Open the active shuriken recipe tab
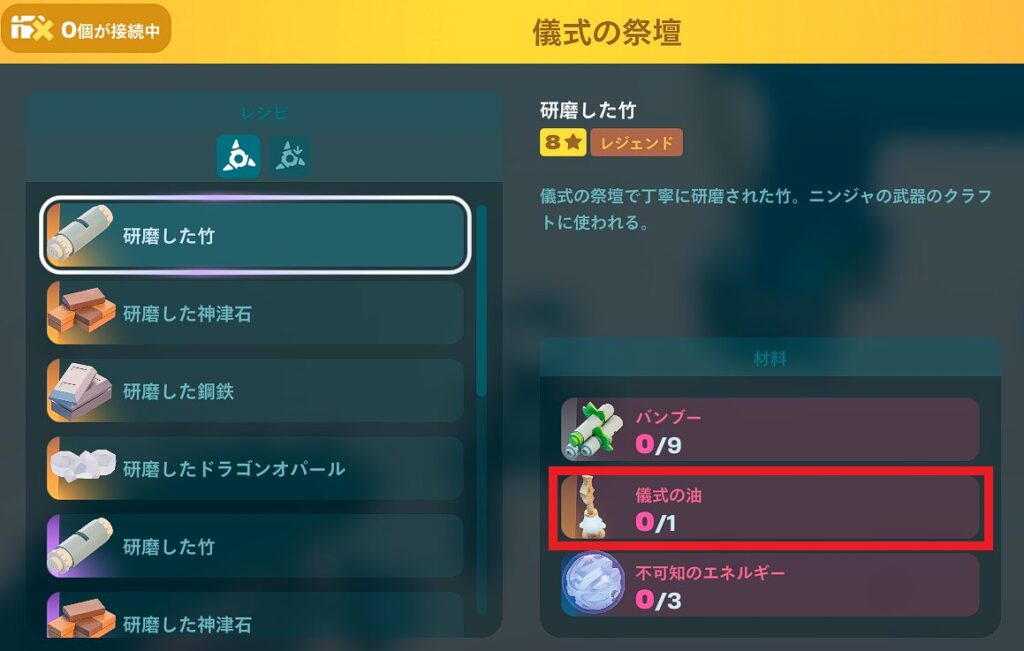 click(x=238, y=156)
